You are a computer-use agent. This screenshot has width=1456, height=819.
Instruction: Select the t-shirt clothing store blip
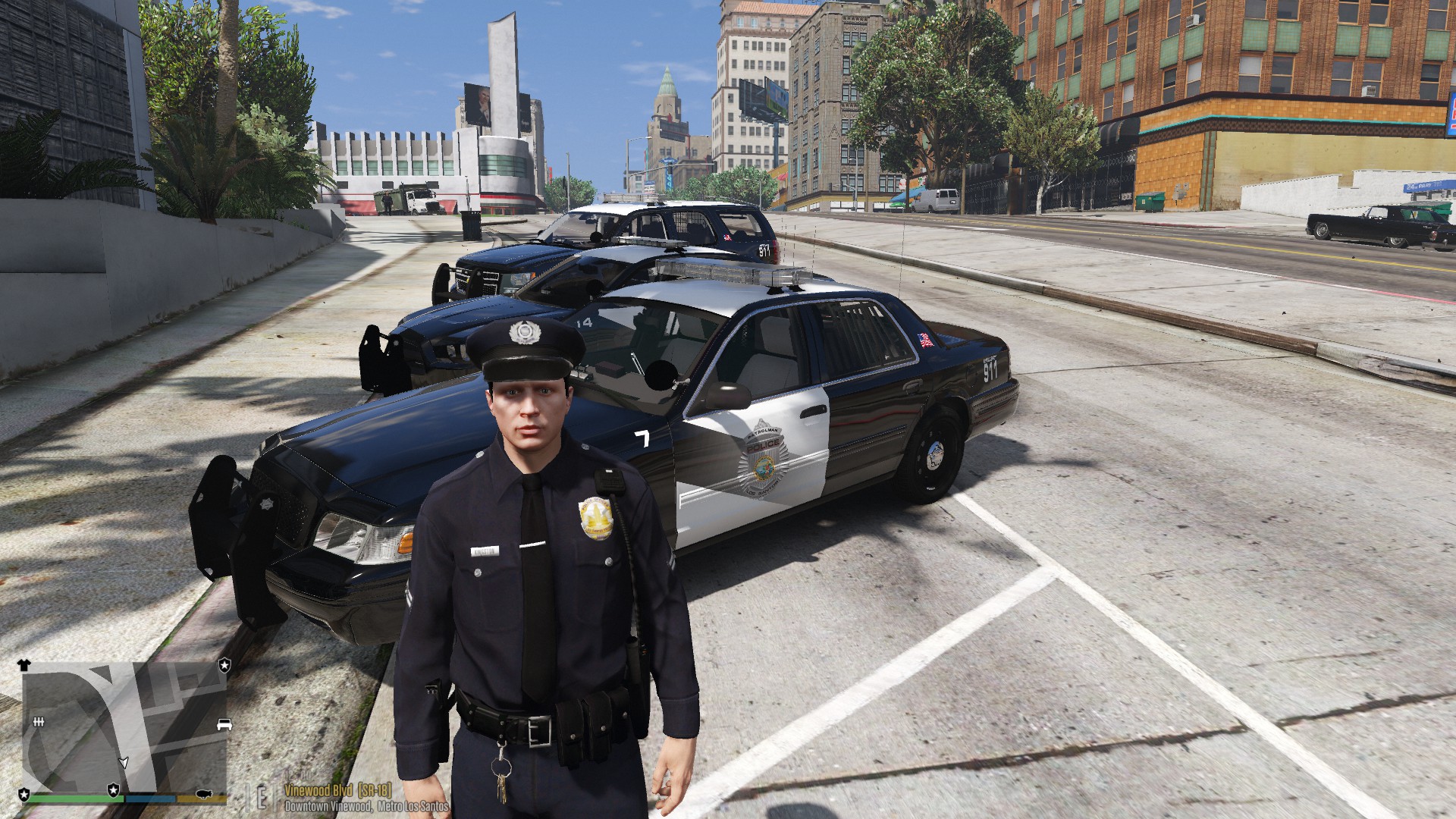24,665
